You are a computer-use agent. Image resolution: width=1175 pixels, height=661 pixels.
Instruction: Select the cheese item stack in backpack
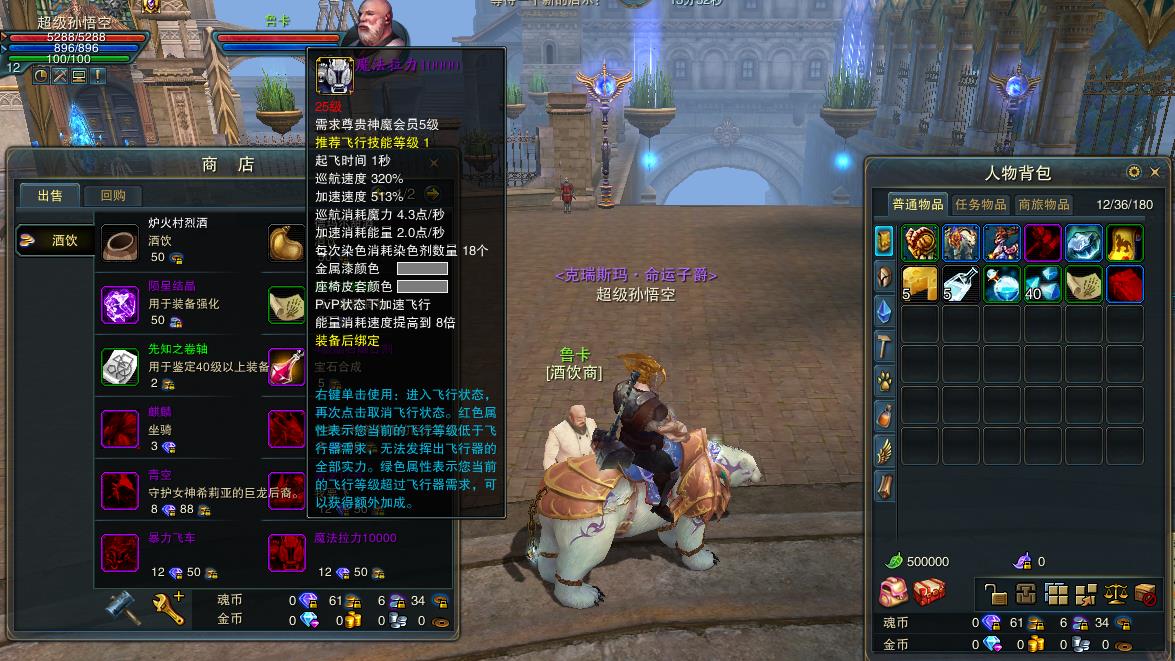click(x=920, y=284)
